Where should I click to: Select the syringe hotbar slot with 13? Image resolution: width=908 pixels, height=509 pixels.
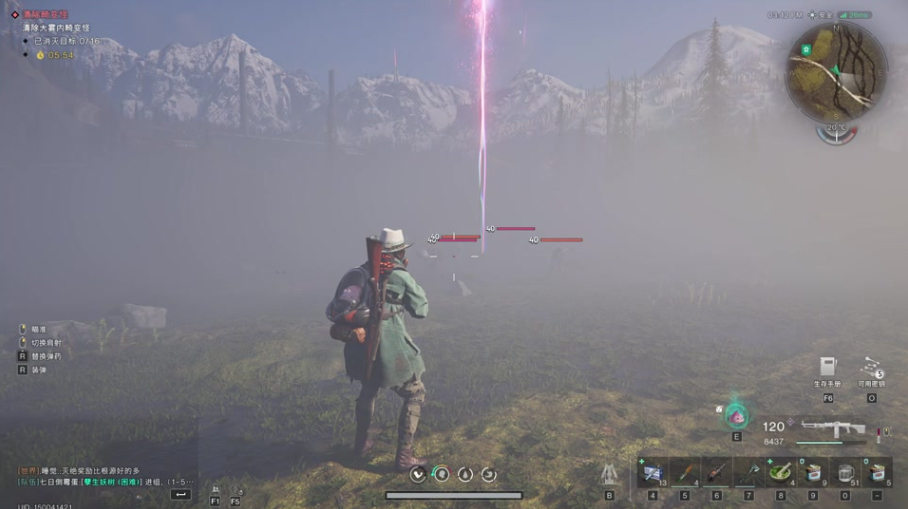[x=653, y=472]
